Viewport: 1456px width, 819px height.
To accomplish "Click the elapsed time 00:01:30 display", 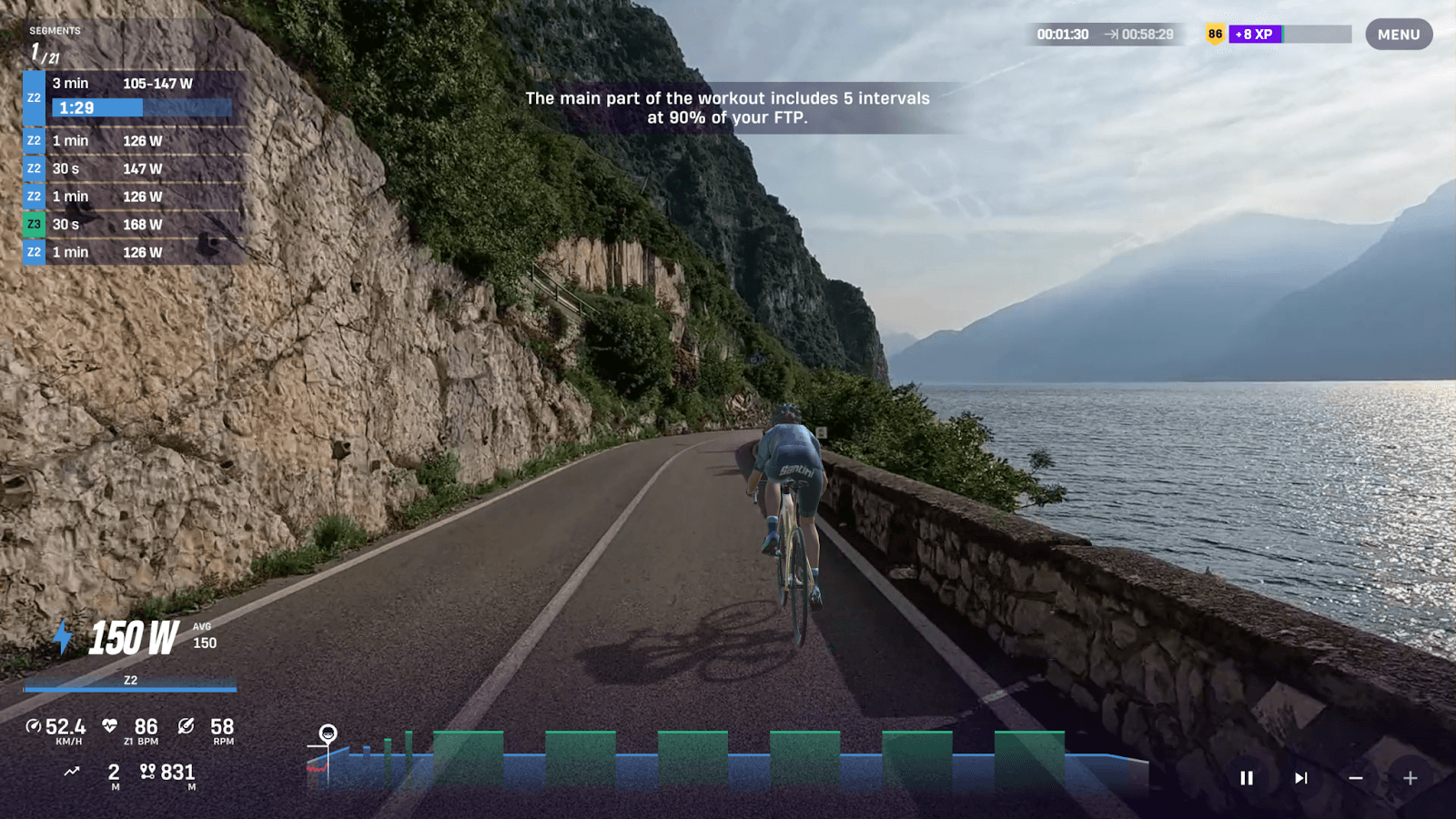I will tap(1061, 34).
